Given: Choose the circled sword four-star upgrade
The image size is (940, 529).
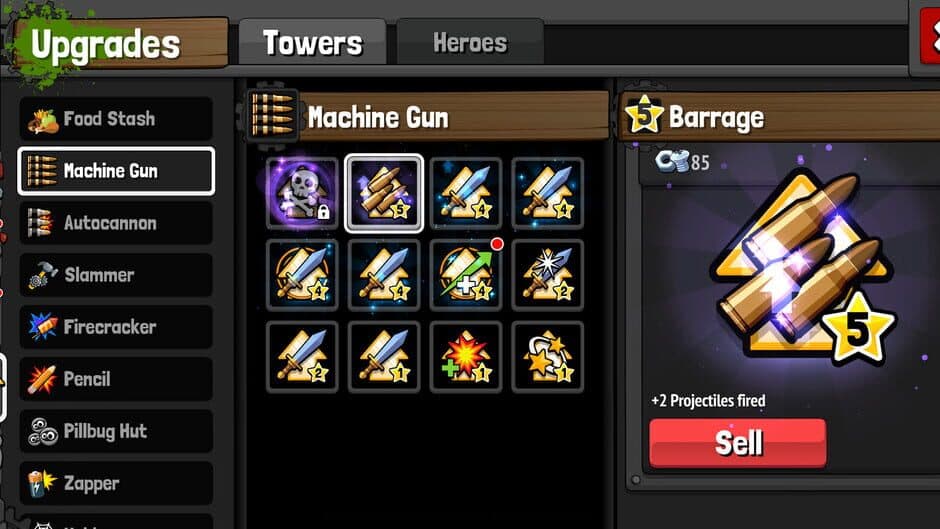Looking at the screenshot, I should tap(302, 275).
